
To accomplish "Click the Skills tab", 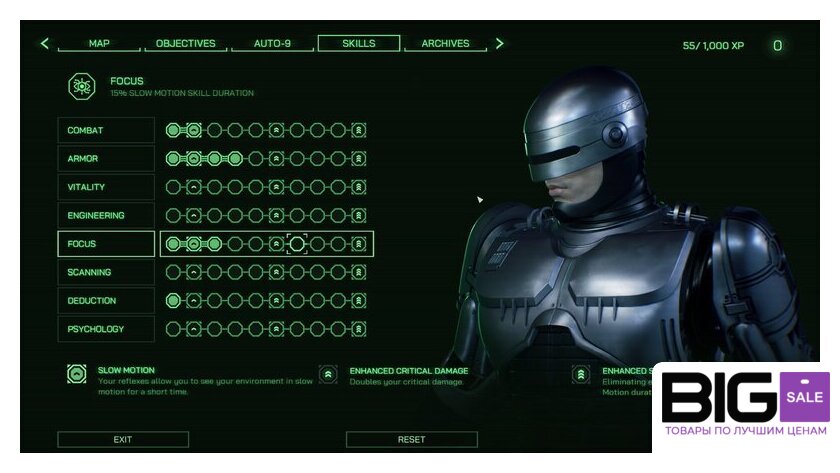I will pos(358,44).
